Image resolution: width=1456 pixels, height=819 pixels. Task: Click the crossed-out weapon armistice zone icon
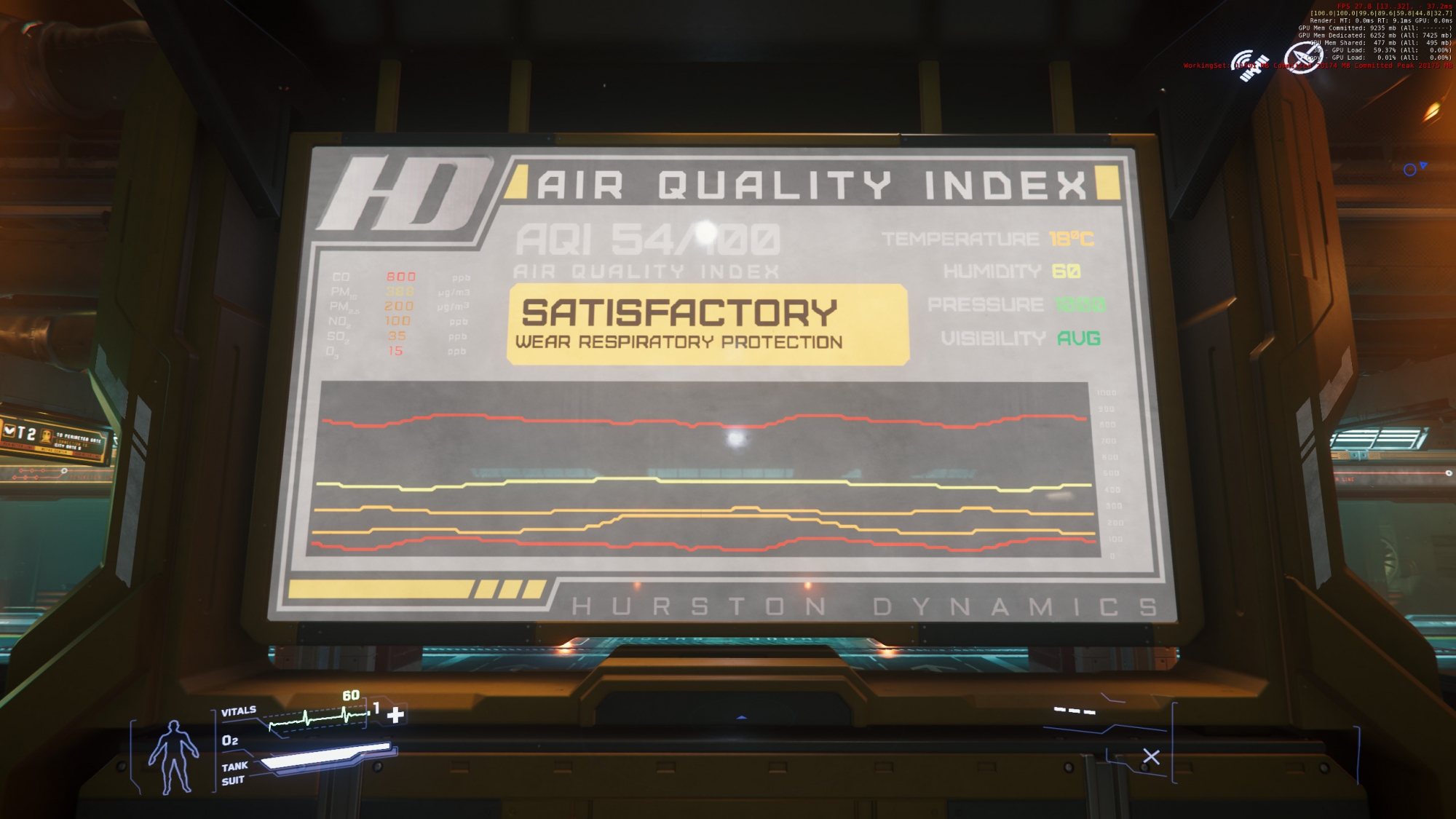click(x=1300, y=58)
